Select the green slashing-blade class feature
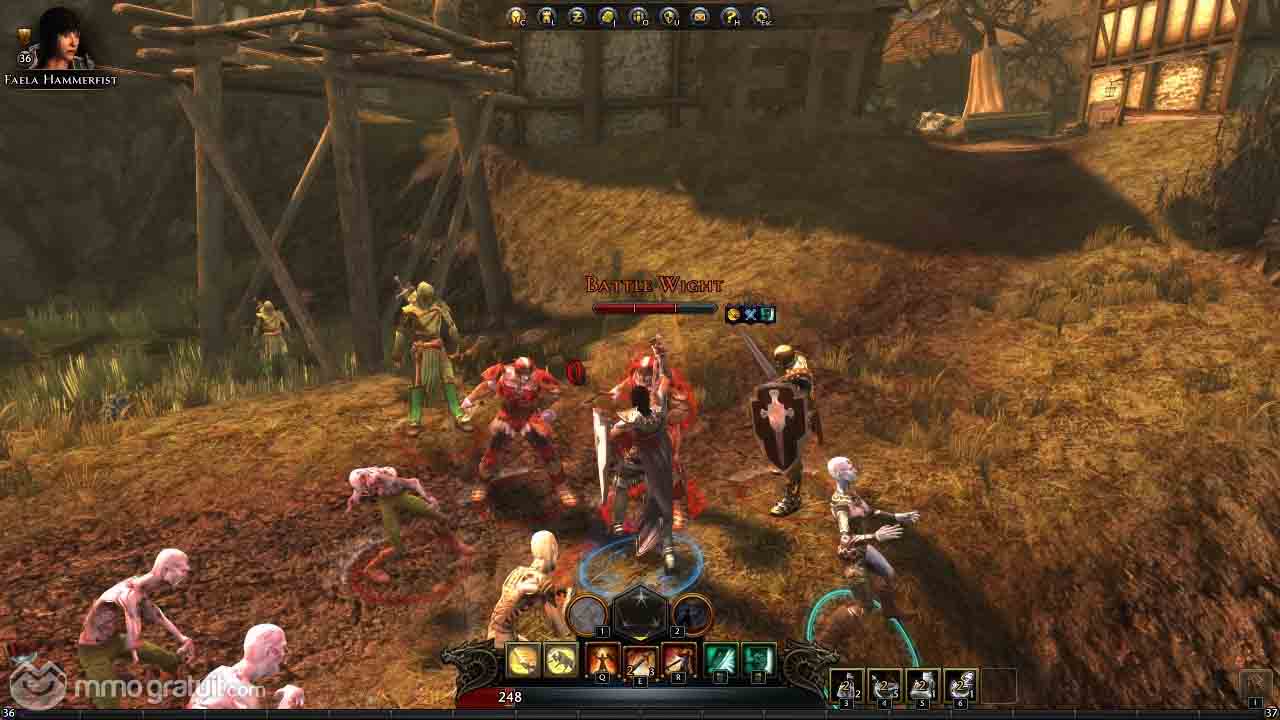This screenshot has width=1280, height=720. (x=720, y=660)
